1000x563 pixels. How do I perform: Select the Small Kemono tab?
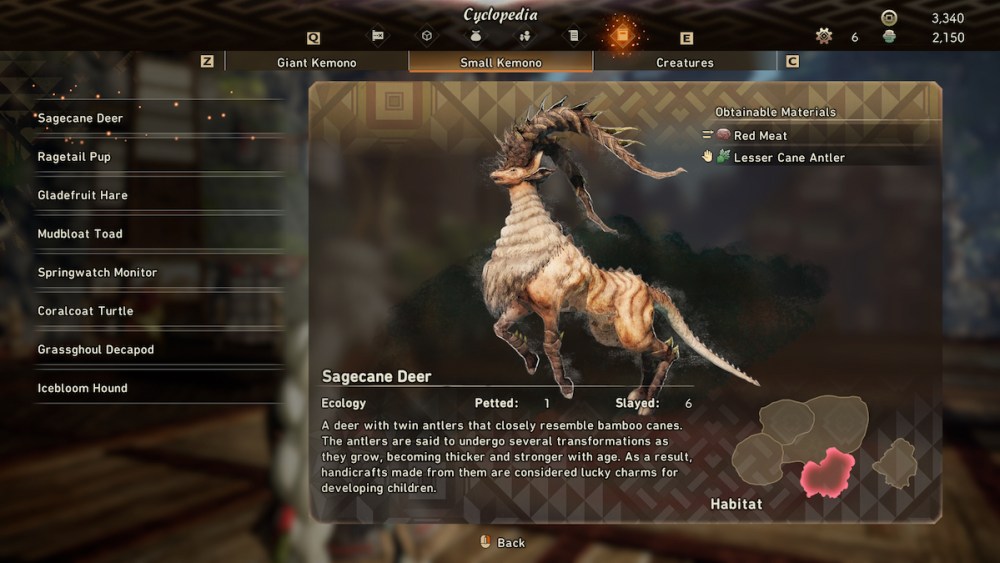(501, 62)
